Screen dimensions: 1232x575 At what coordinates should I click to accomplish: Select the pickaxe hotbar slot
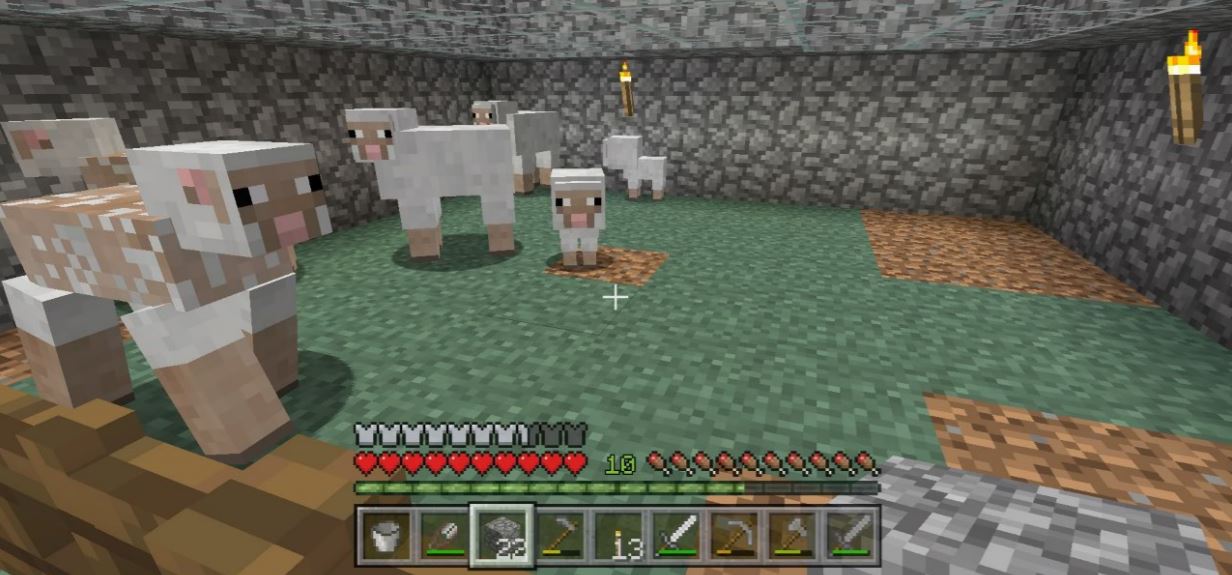pos(734,535)
